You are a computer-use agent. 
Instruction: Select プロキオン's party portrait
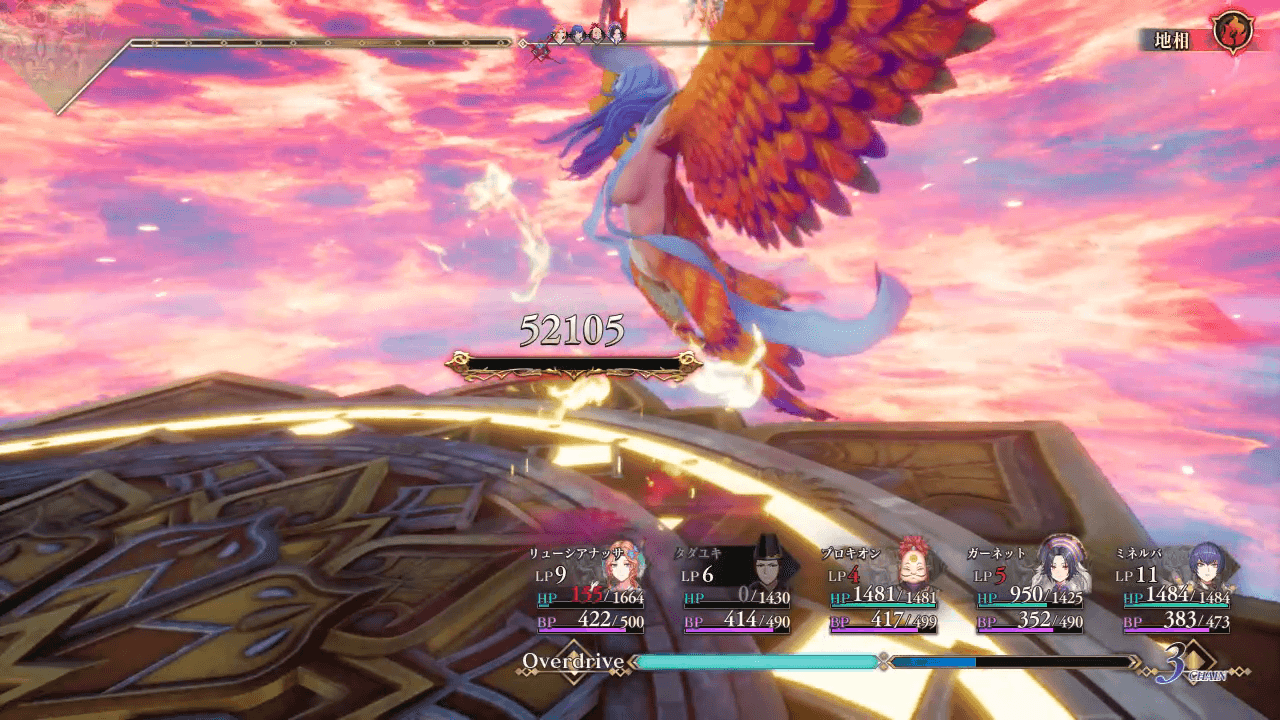912,566
